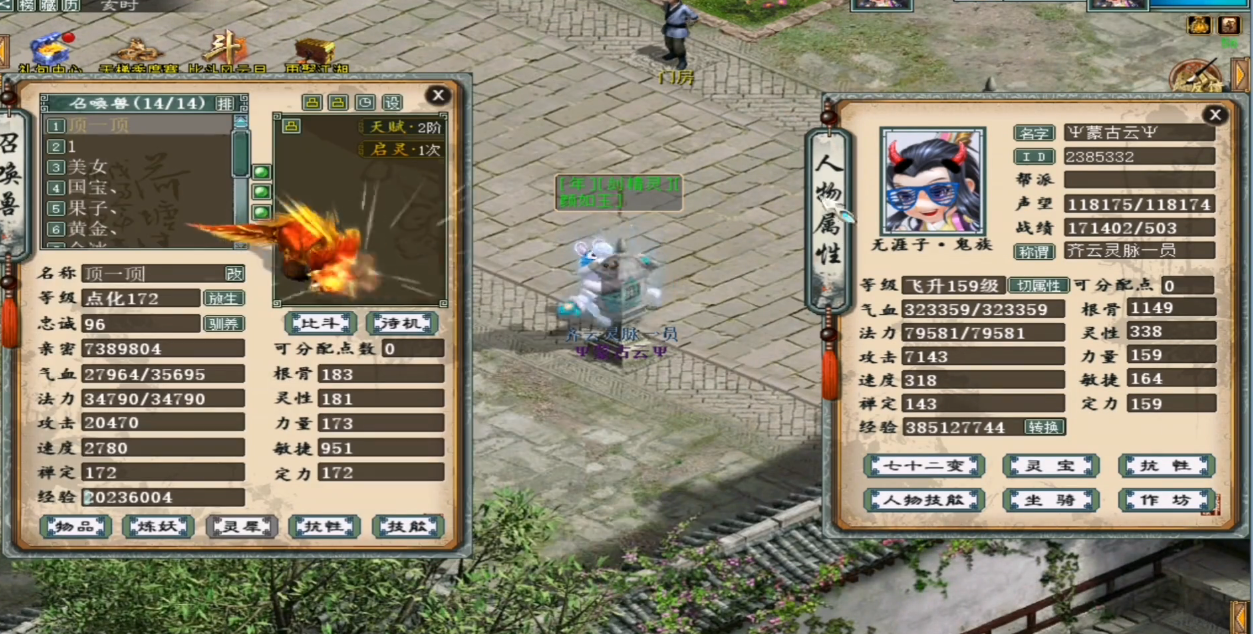This screenshot has height=634, width=1253.
Task: Open the pet 物品 items button
Action: [75, 527]
